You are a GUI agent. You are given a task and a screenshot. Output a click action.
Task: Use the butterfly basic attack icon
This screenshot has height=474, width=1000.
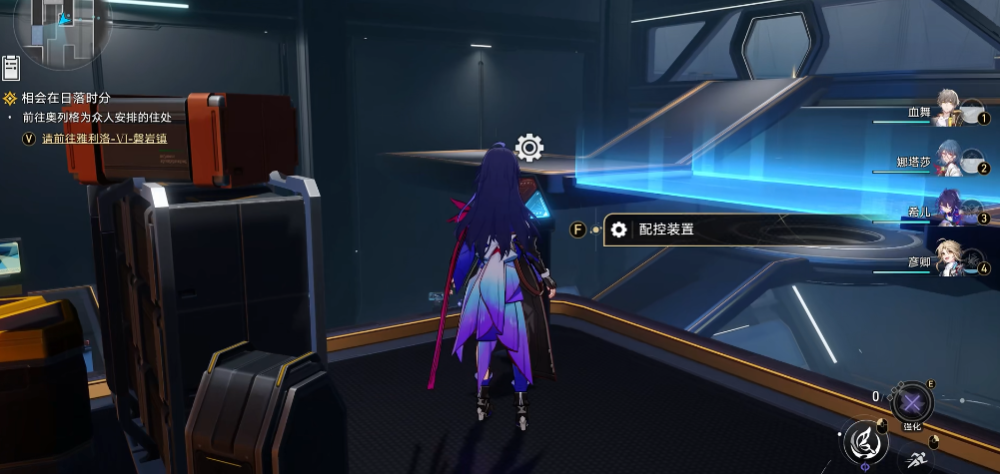866,439
